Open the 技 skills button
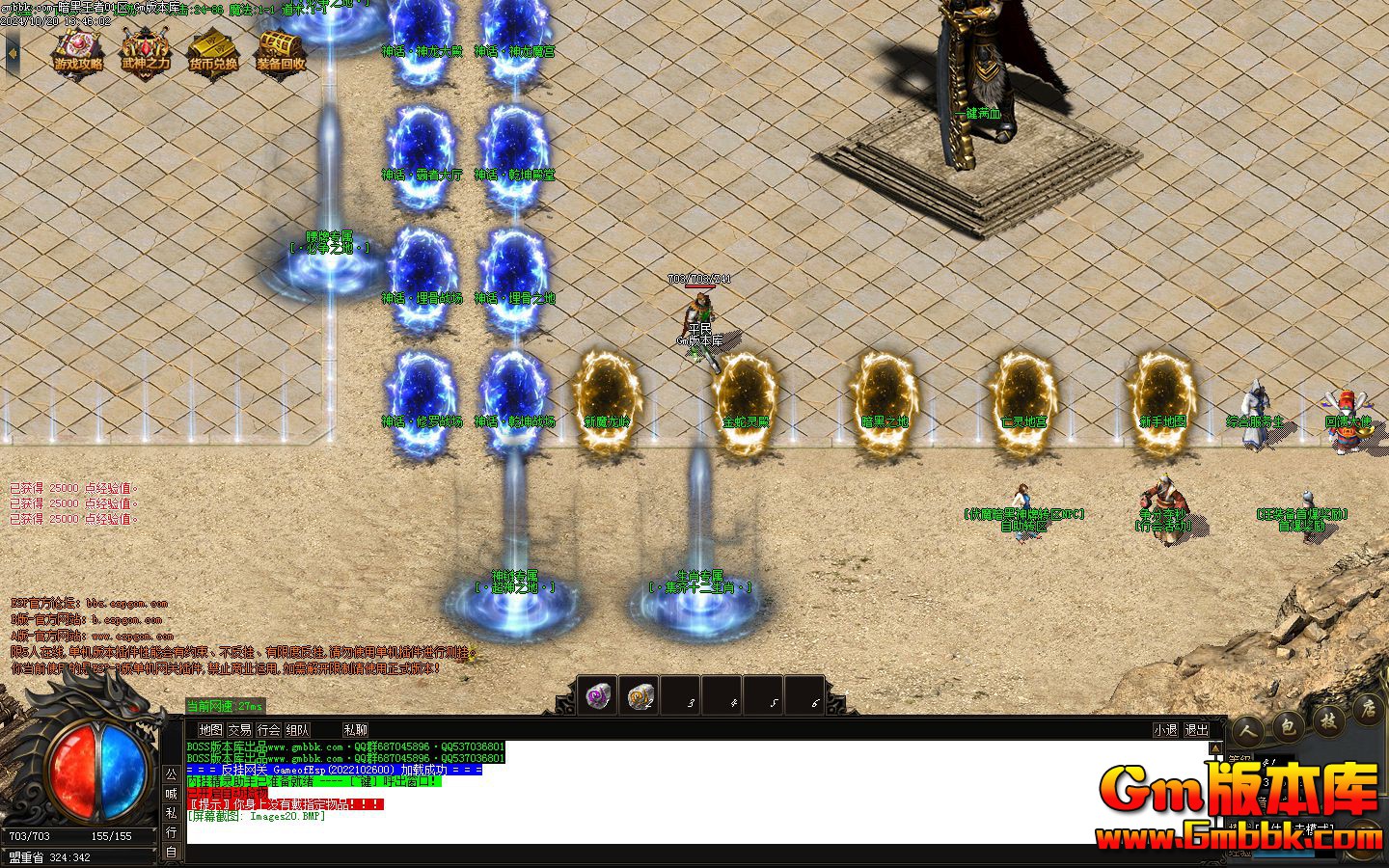This screenshot has width=1389, height=868. coord(1328,719)
